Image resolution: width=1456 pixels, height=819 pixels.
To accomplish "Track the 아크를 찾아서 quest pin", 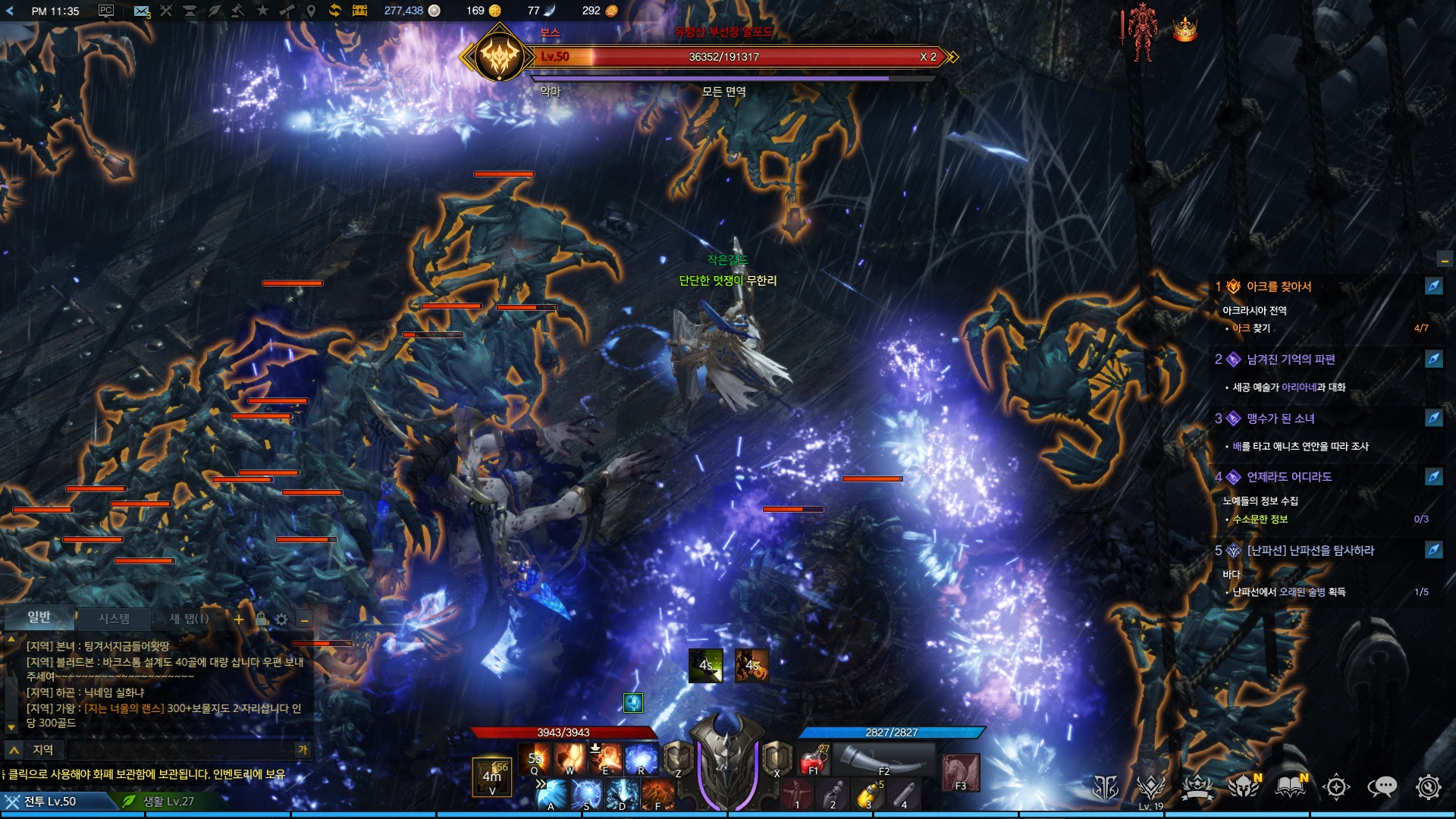I will [1433, 286].
